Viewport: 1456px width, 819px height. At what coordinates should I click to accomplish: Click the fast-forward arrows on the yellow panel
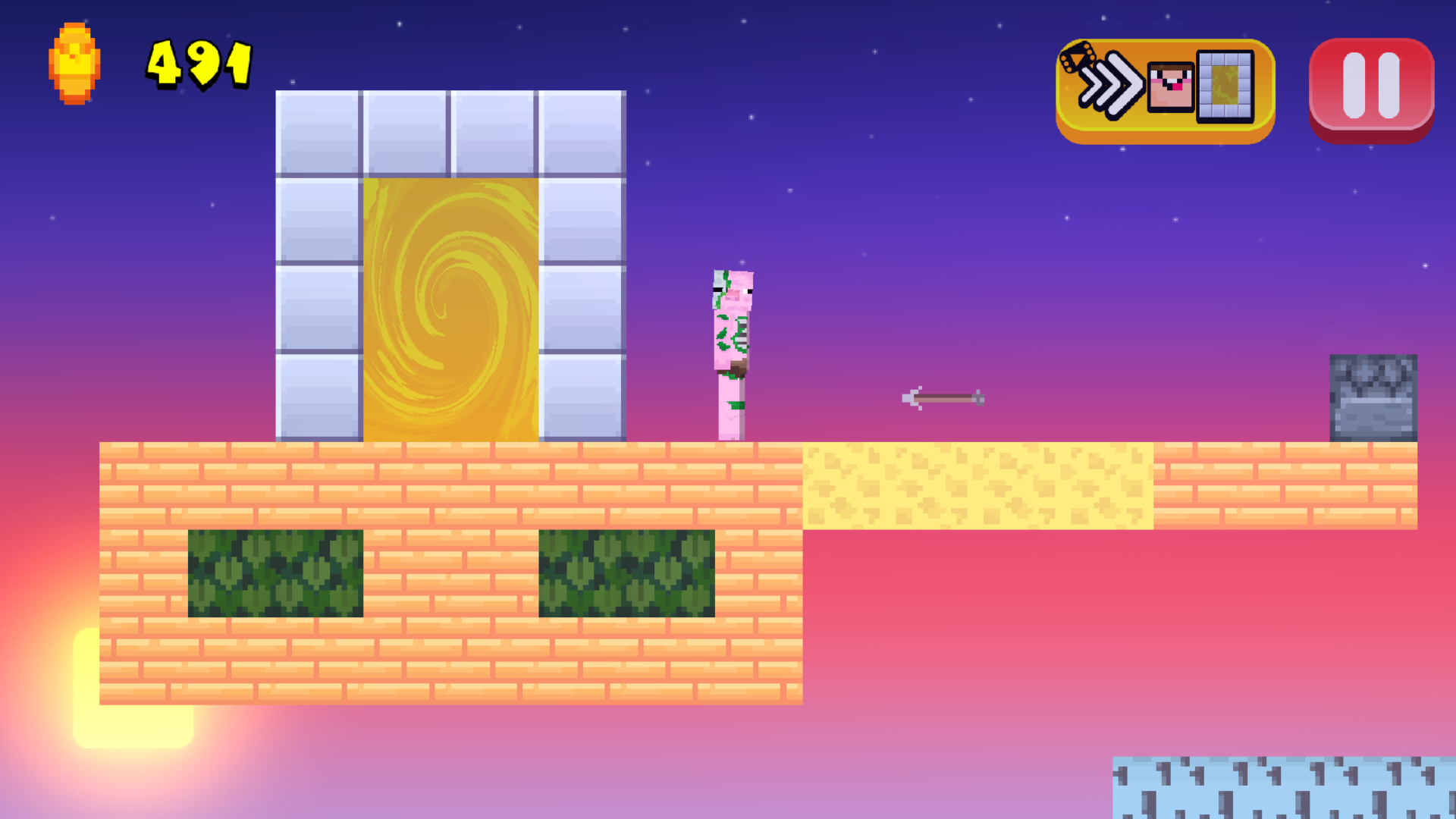coord(1112,87)
